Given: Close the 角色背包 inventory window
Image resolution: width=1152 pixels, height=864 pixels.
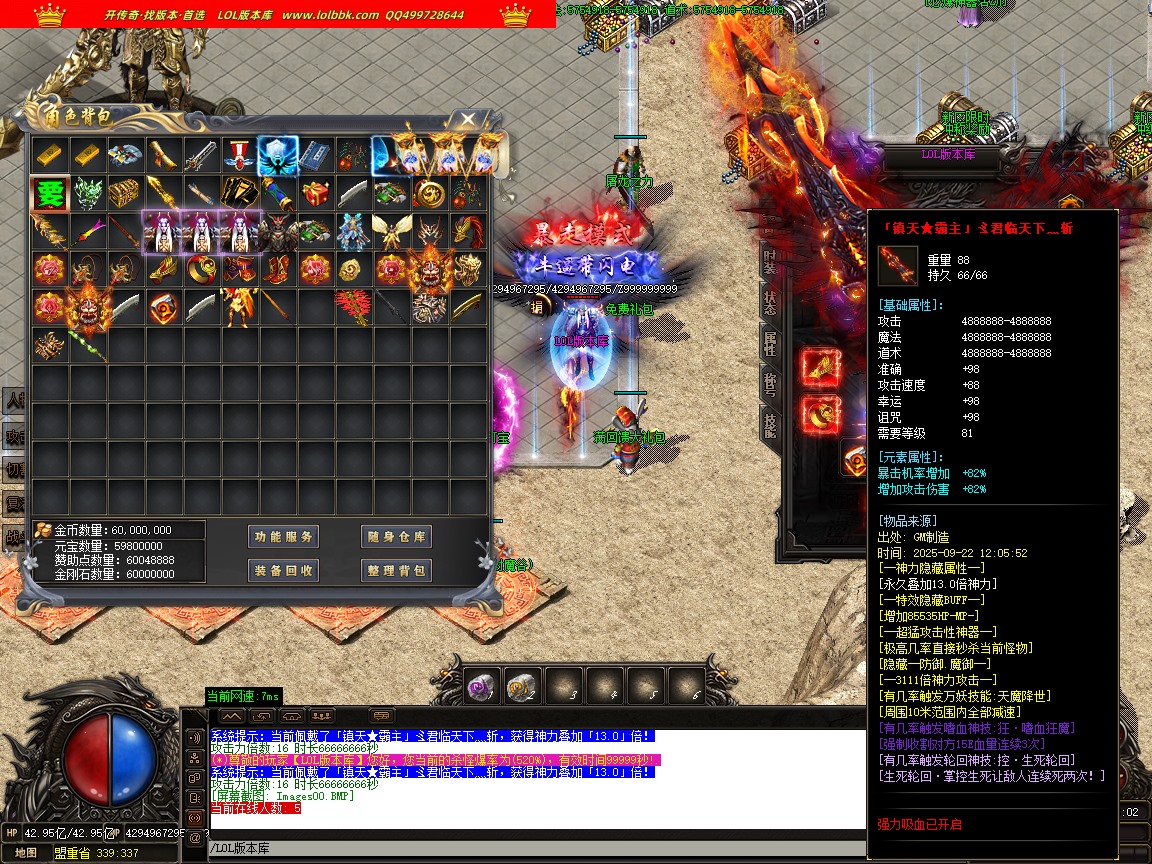Looking at the screenshot, I should tap(467, 120).
